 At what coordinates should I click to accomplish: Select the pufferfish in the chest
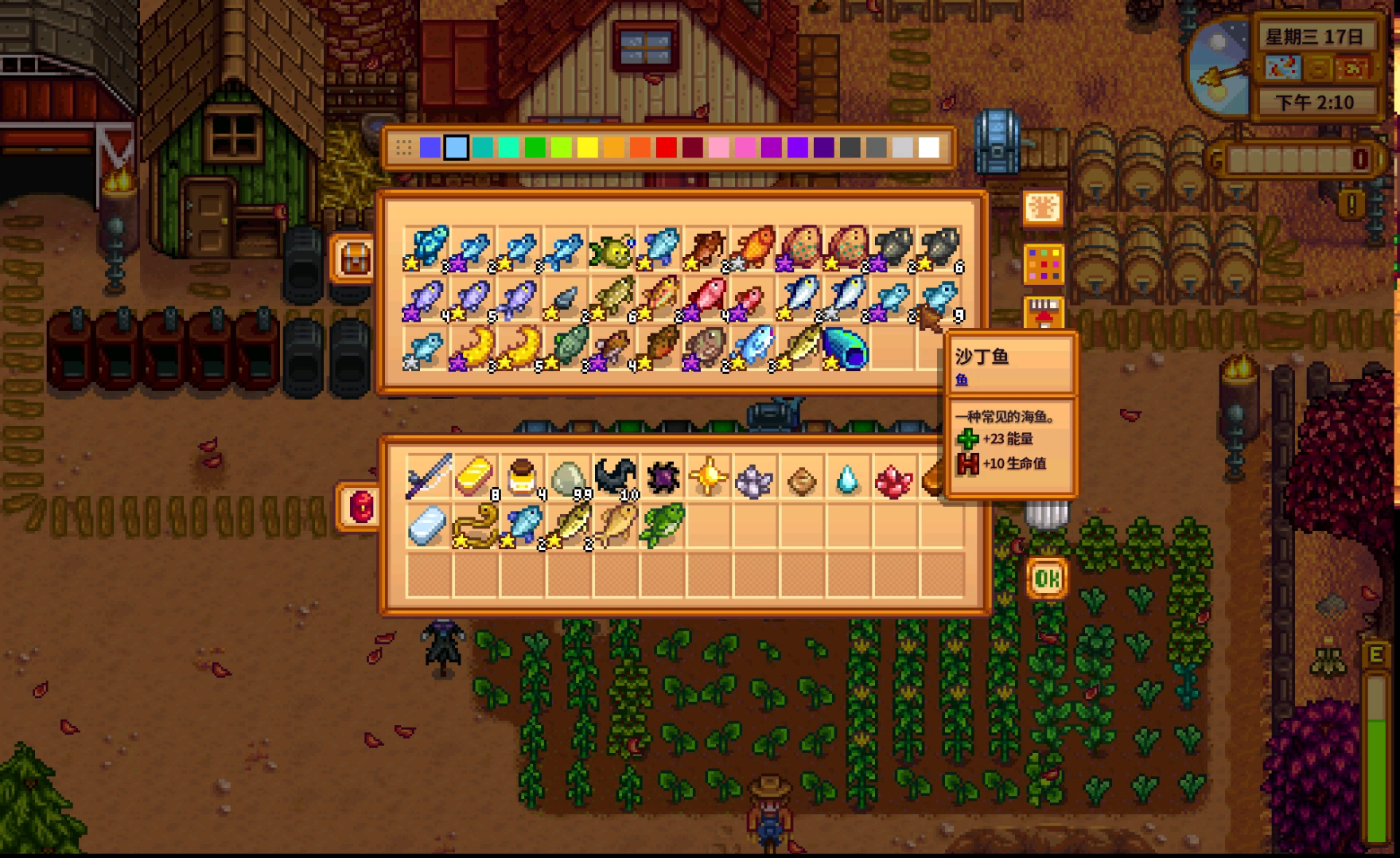point(611,249)
